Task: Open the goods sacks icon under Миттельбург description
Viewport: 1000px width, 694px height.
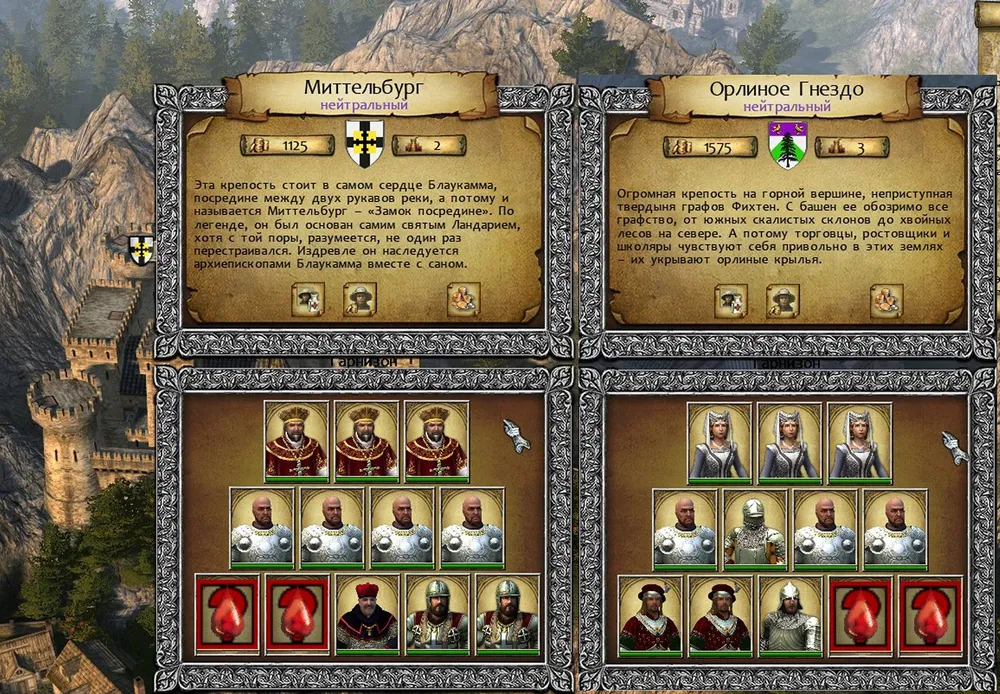Action: [463, 299]
